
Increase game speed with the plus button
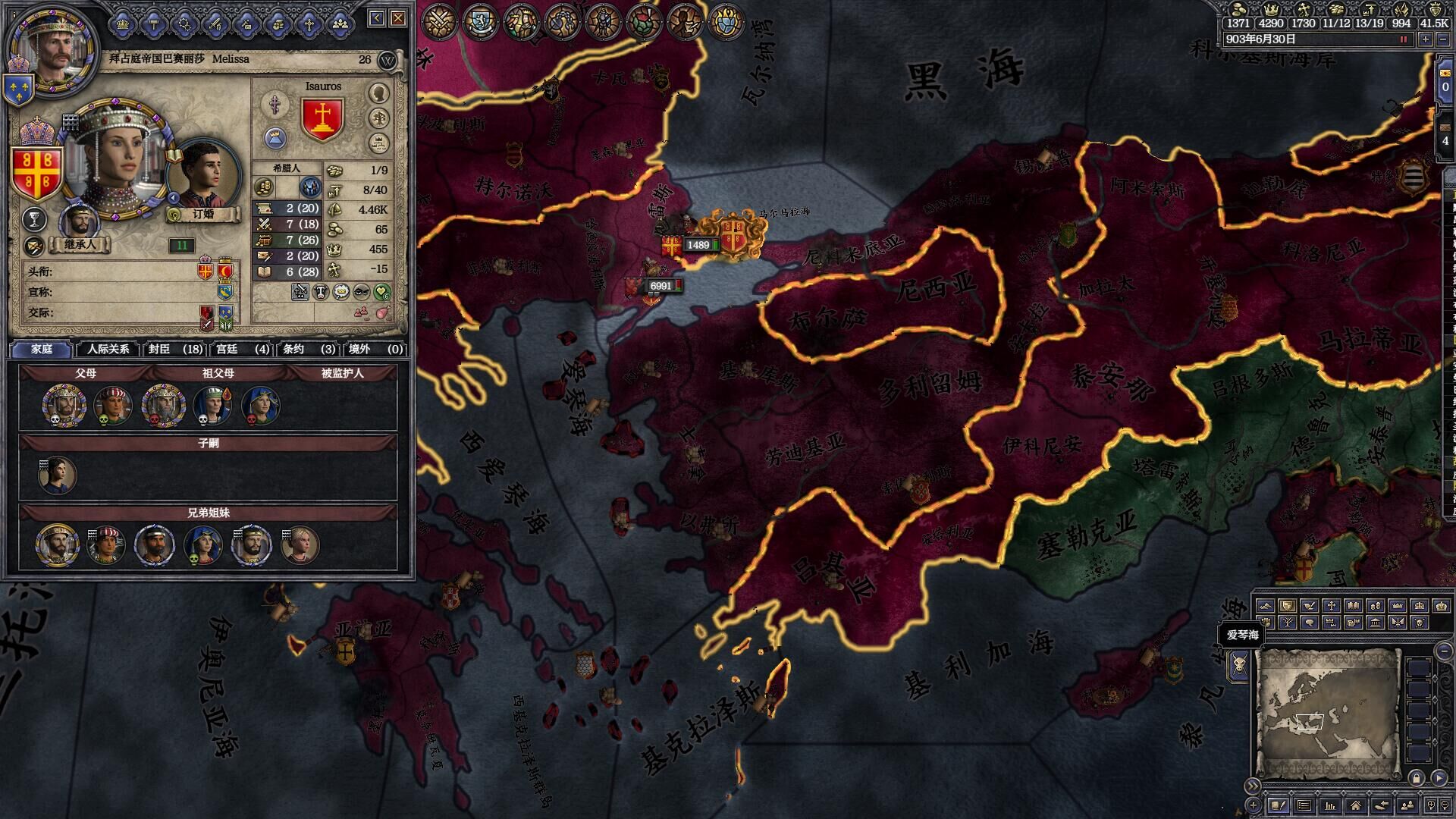point(1426,39)
